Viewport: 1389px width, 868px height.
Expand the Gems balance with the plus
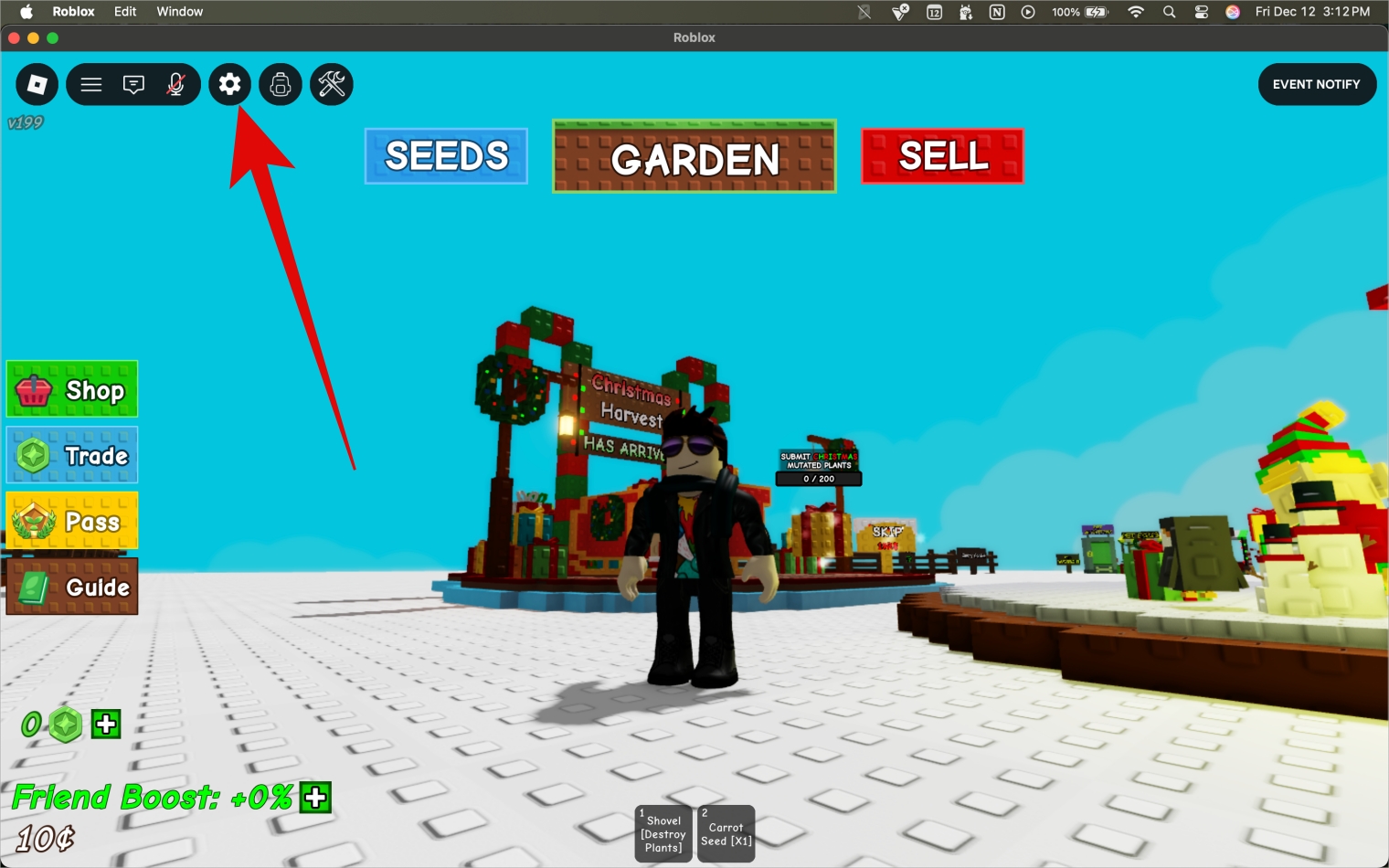[105, 725]
